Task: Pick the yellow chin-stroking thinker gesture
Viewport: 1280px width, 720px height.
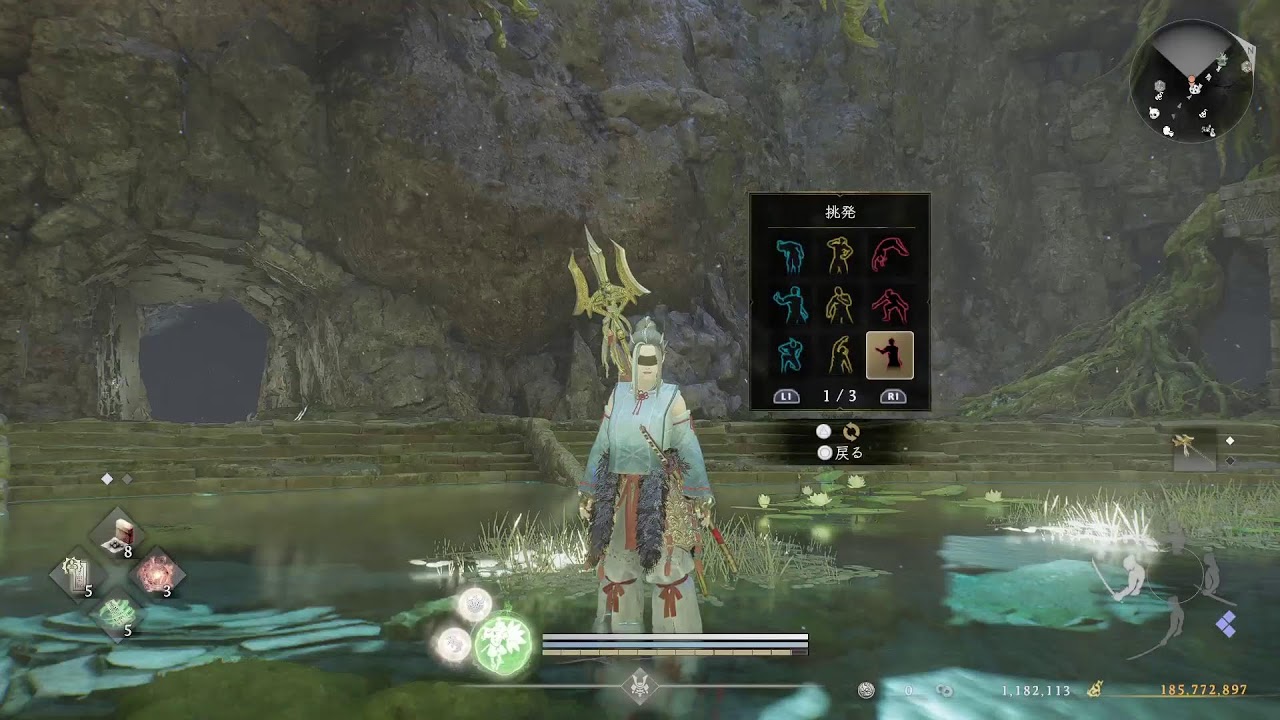Action: click(x=839, y=305)
